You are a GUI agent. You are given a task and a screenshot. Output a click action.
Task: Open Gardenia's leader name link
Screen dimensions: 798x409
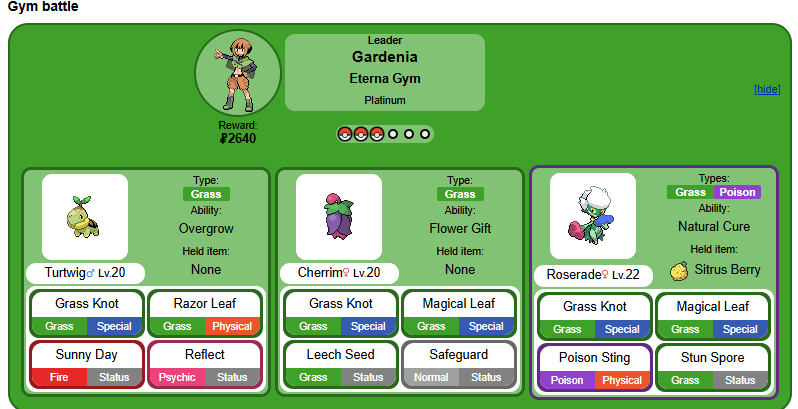(385, 57)
